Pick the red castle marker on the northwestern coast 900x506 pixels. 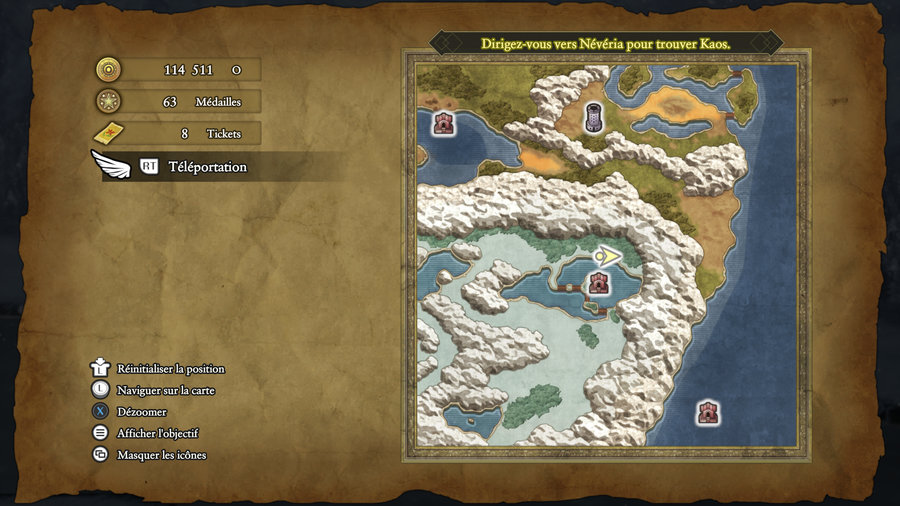coord(443,124)
